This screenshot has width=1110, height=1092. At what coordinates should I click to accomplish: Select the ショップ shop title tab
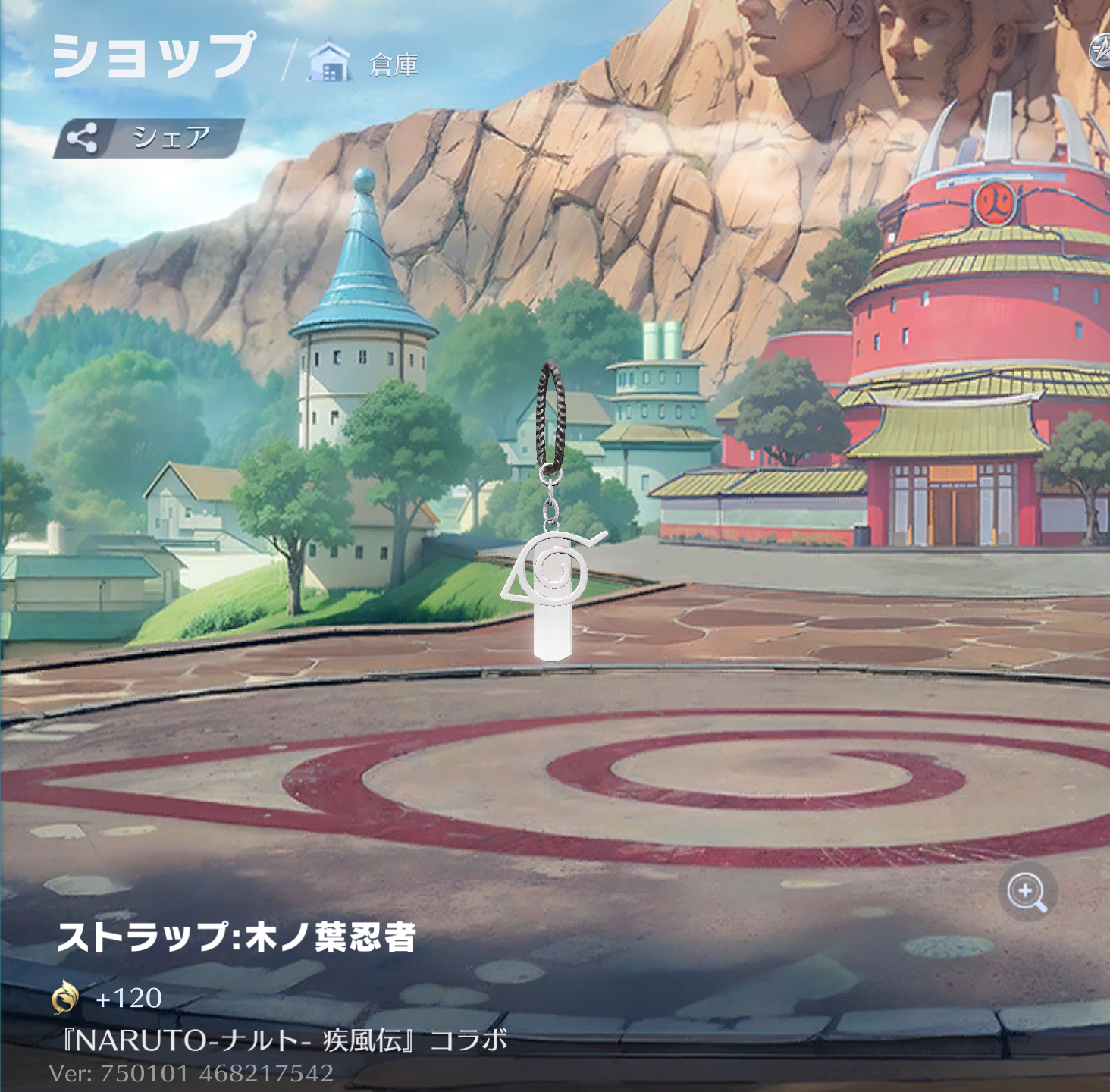[153, 56]
